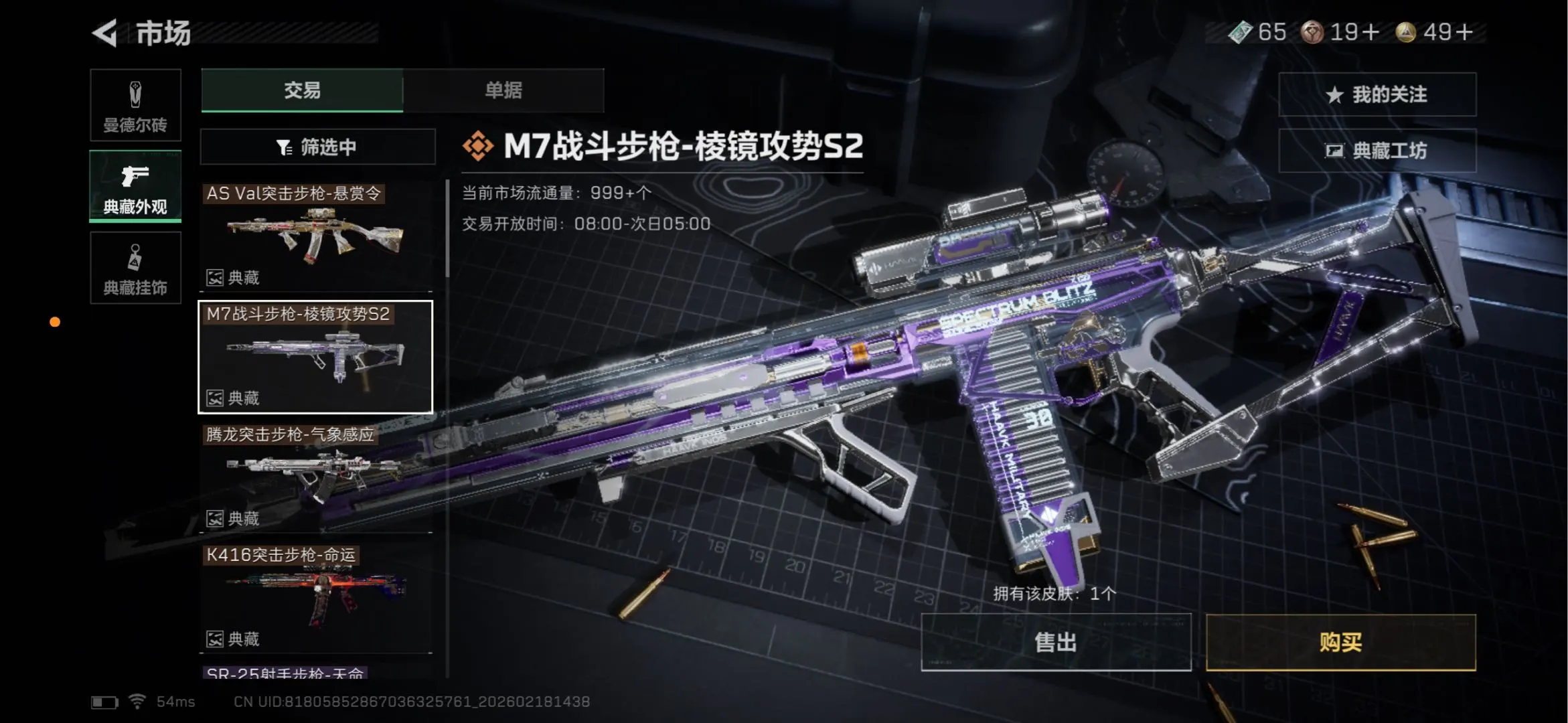Viewport: 1568px width, 723px height.
Task: Select the 曼德尔砖 category
Action: click(135, 105)
